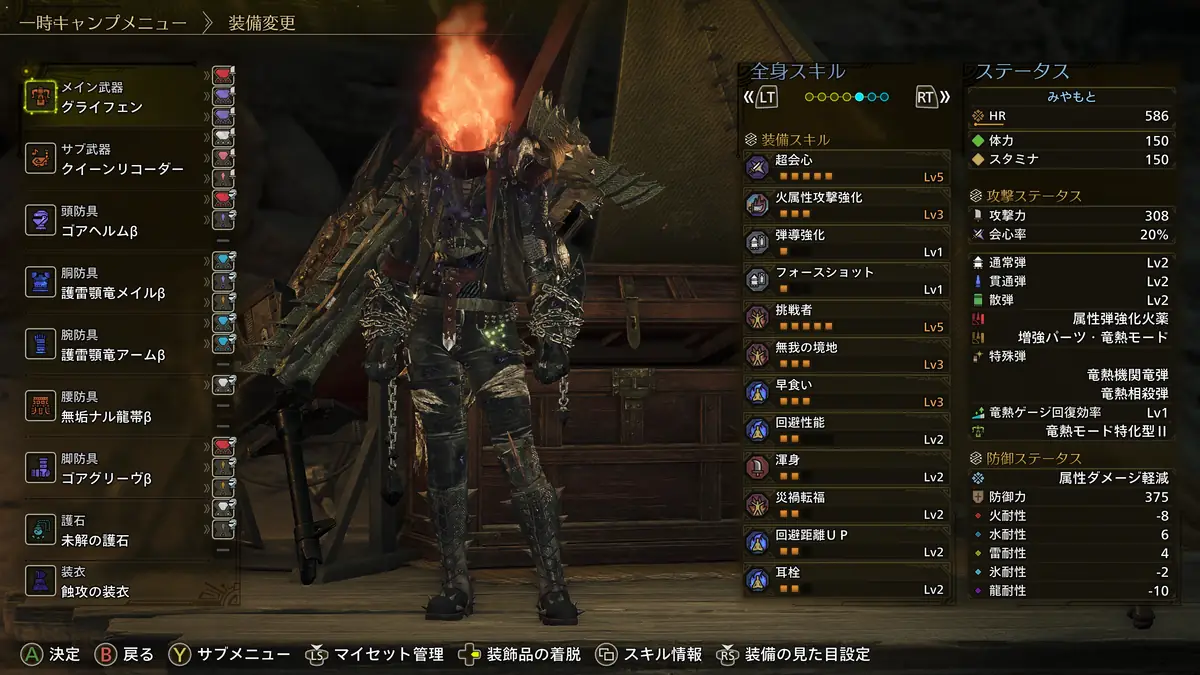
Task: Select the 早食い skill row
Action: click(x=846, y=393)
